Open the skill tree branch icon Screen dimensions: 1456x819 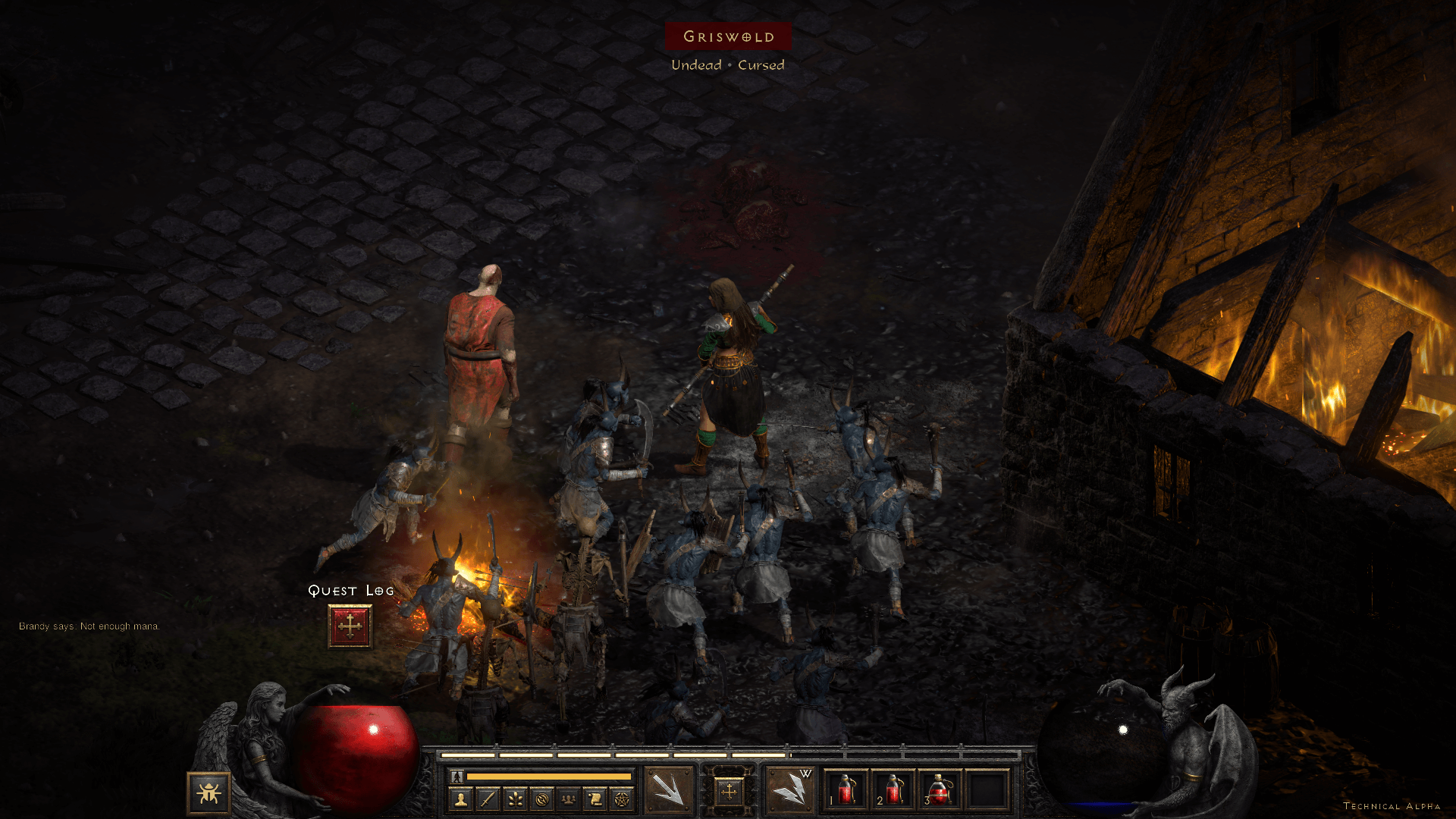pos(515,799)
